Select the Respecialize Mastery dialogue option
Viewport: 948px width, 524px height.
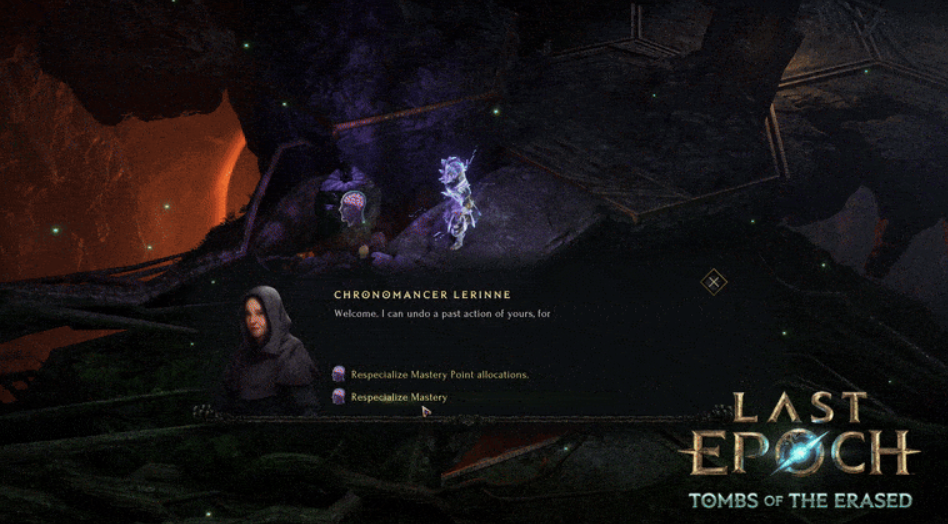tap(398, 397)
